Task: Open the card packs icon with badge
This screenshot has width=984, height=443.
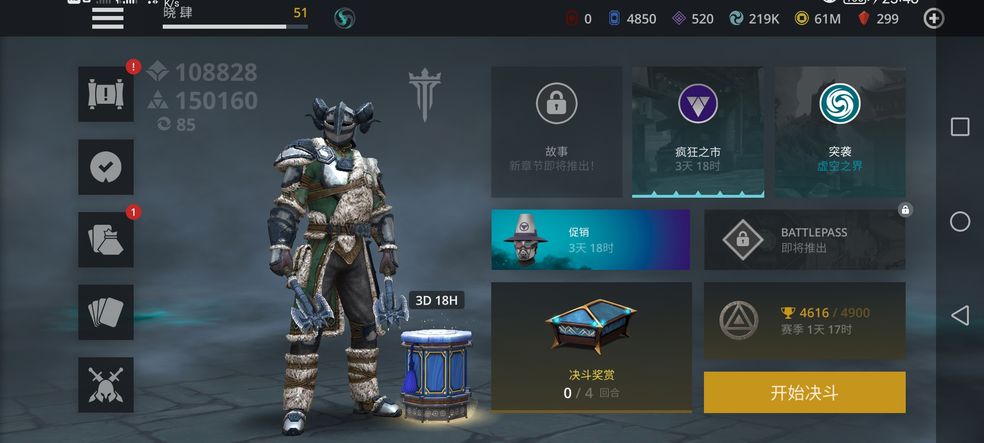Action: coord(106,239)
